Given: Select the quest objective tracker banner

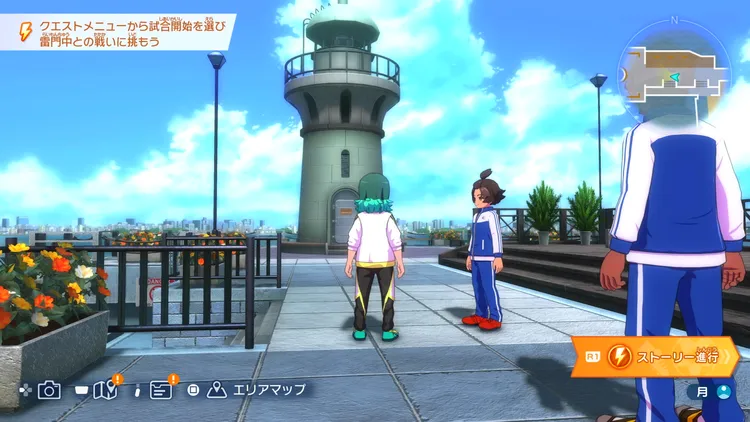Looking at the screenshot, I should [118, 31].
